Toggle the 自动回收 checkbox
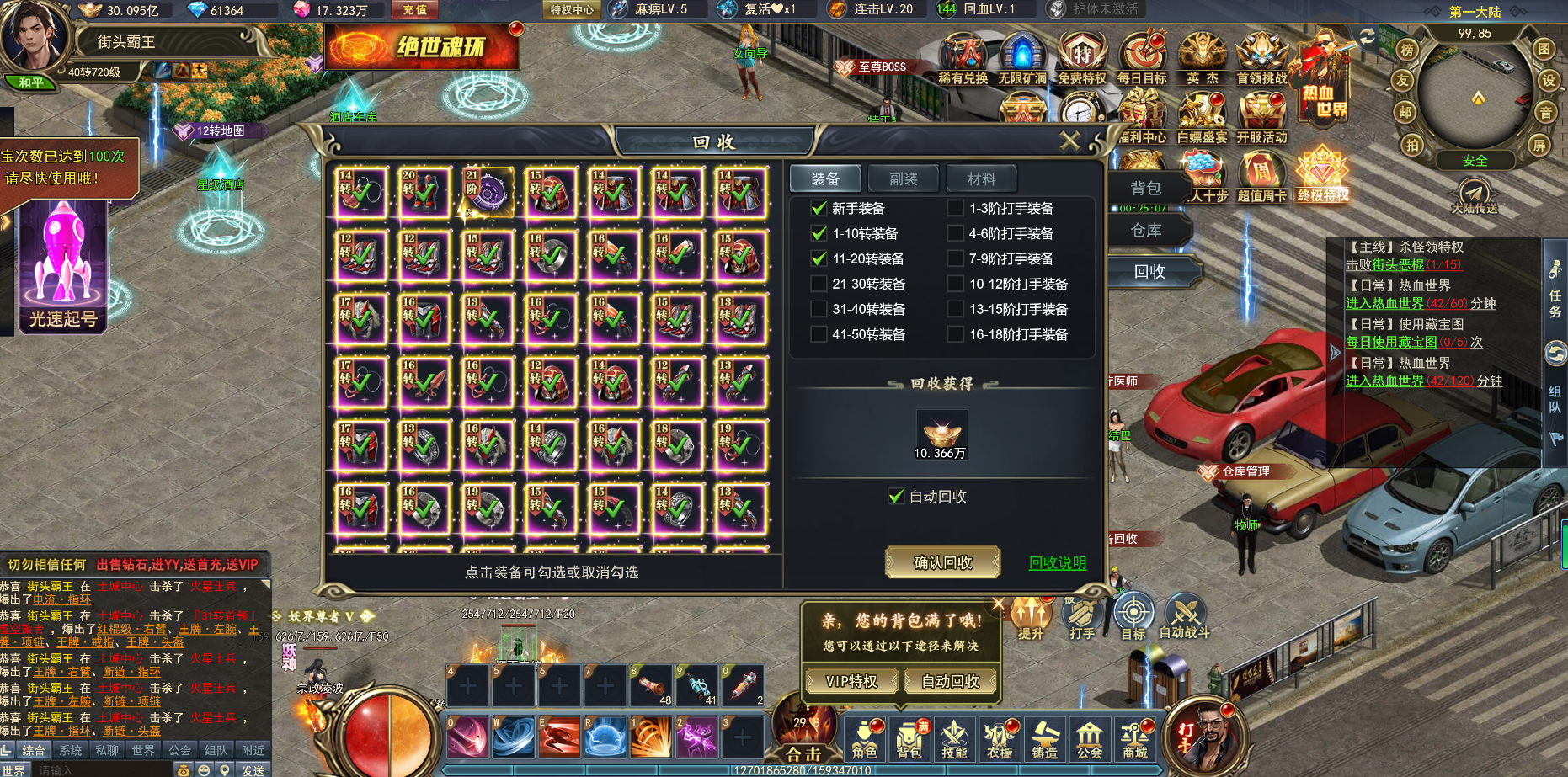Image resolution: width=1568 pixels, height=777 pixels. (x=896, y=497)
